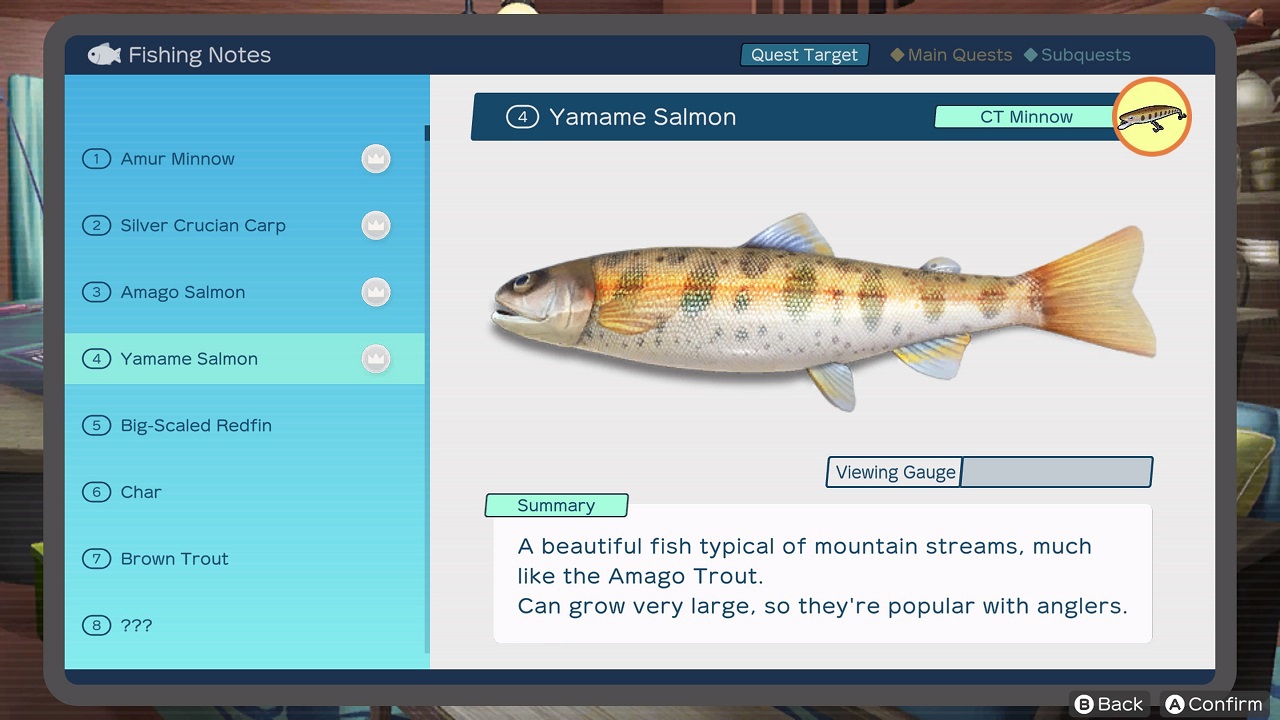Image resolution: width=1280 pixels, height=720 pixels.
Task: Click the crown icon next to Amur Minnow
Action: tap(376, 158)
